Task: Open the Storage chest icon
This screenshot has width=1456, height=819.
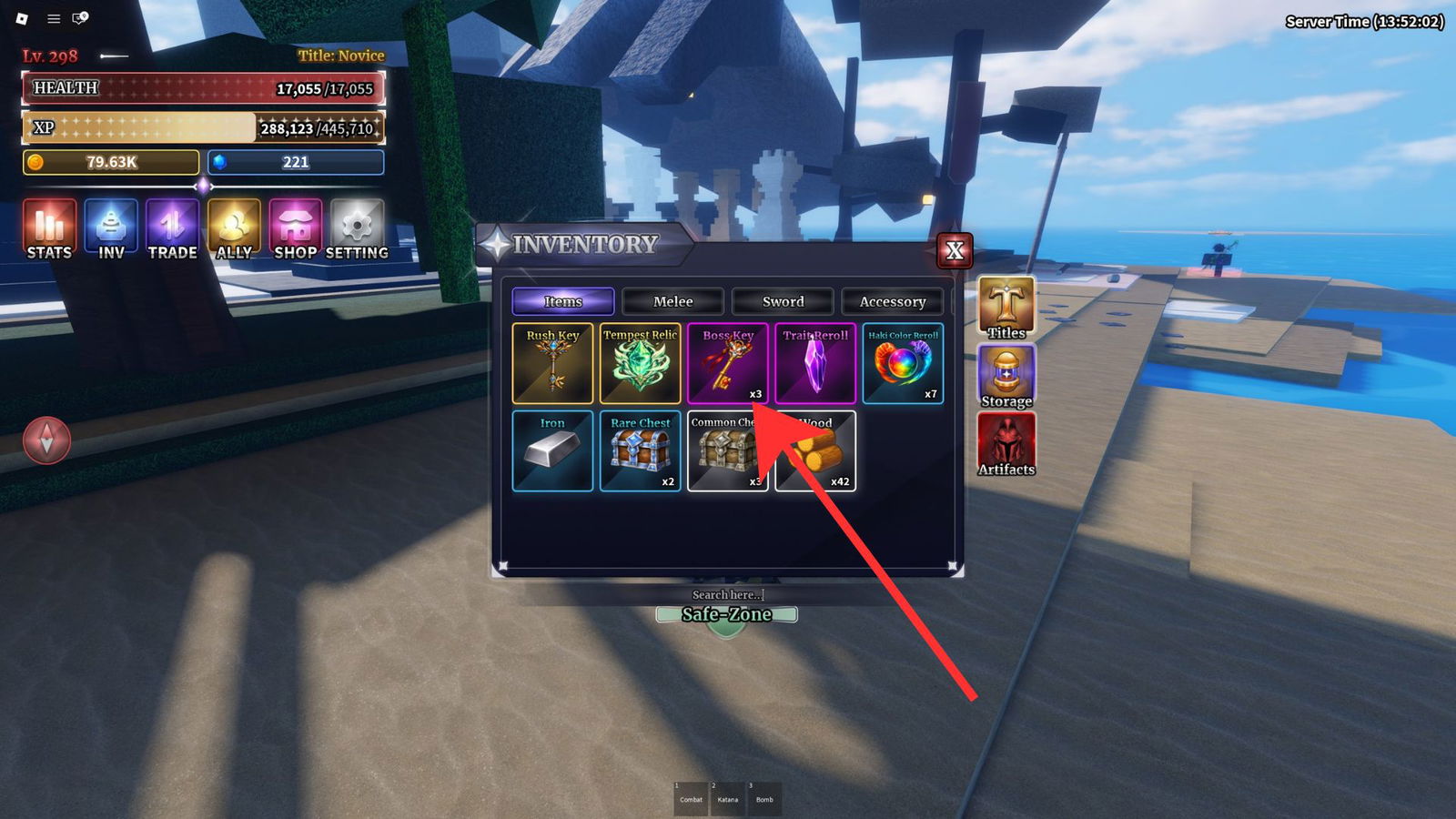Action: tap(1006, 373)
